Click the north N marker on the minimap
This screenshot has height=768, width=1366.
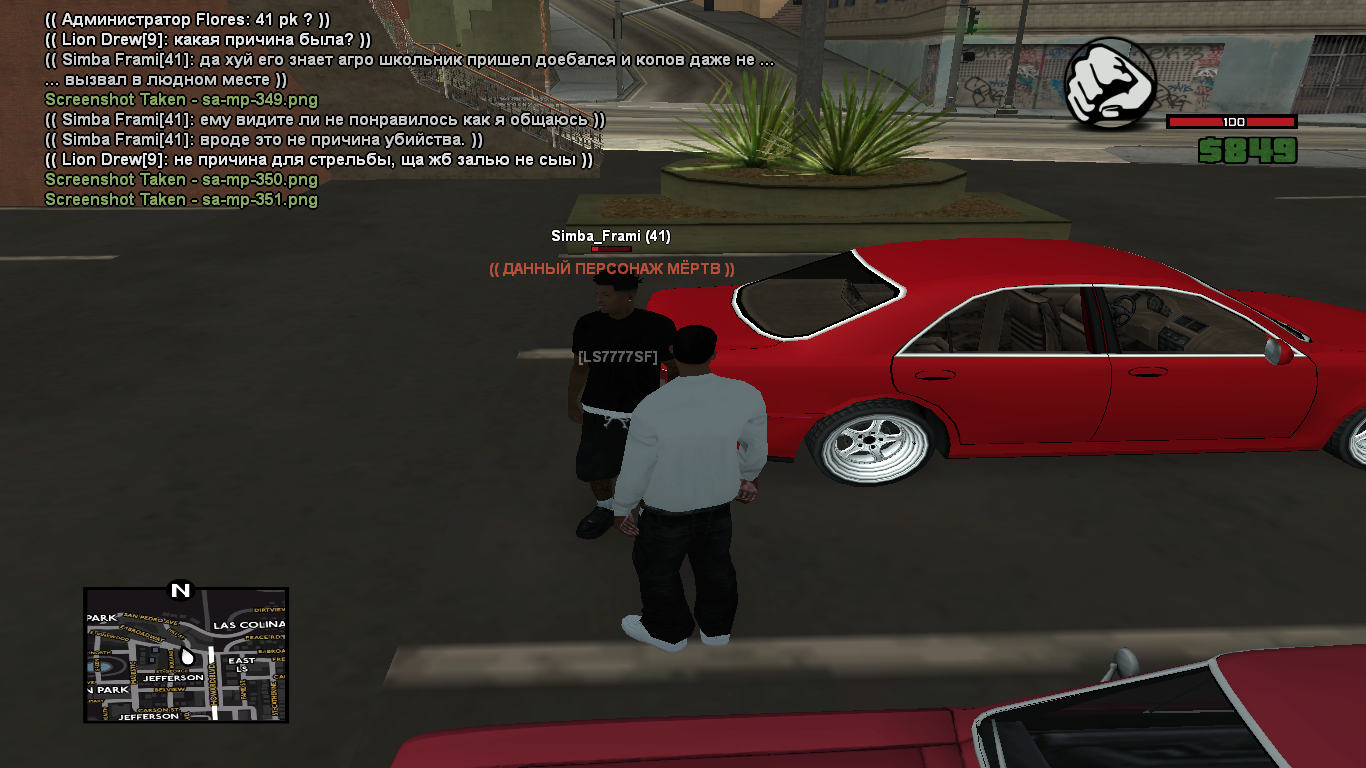(180, 590)
